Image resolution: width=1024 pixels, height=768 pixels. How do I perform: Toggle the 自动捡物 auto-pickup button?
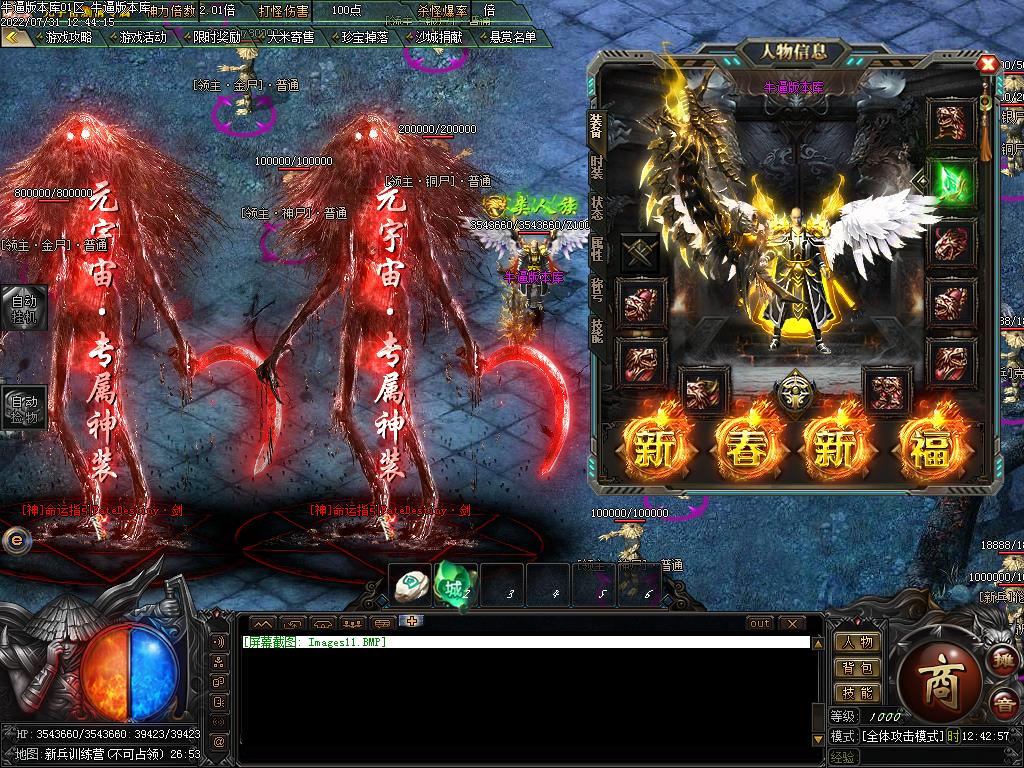(23, 407)
